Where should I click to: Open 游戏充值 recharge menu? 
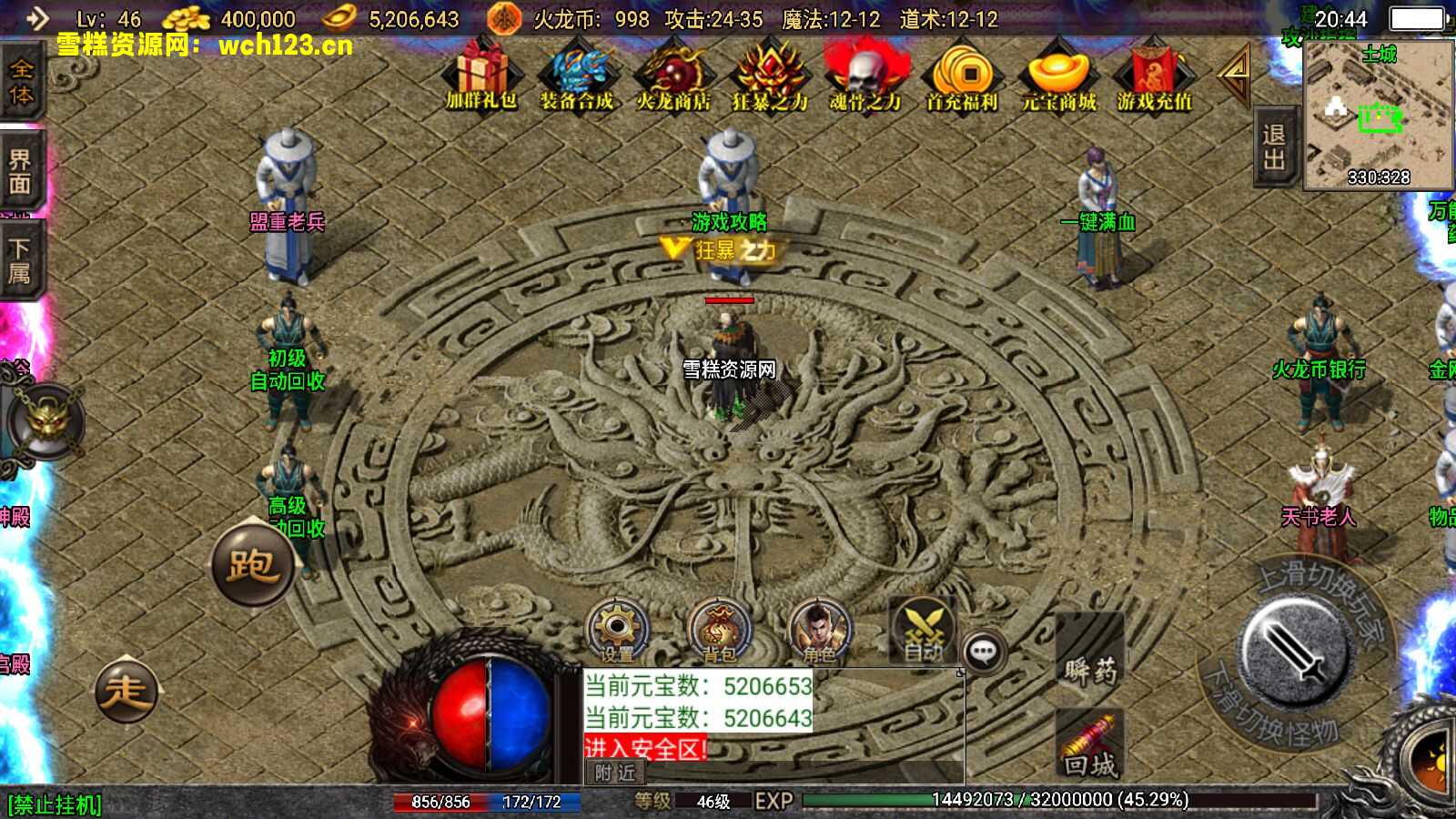click(1154, 76)
